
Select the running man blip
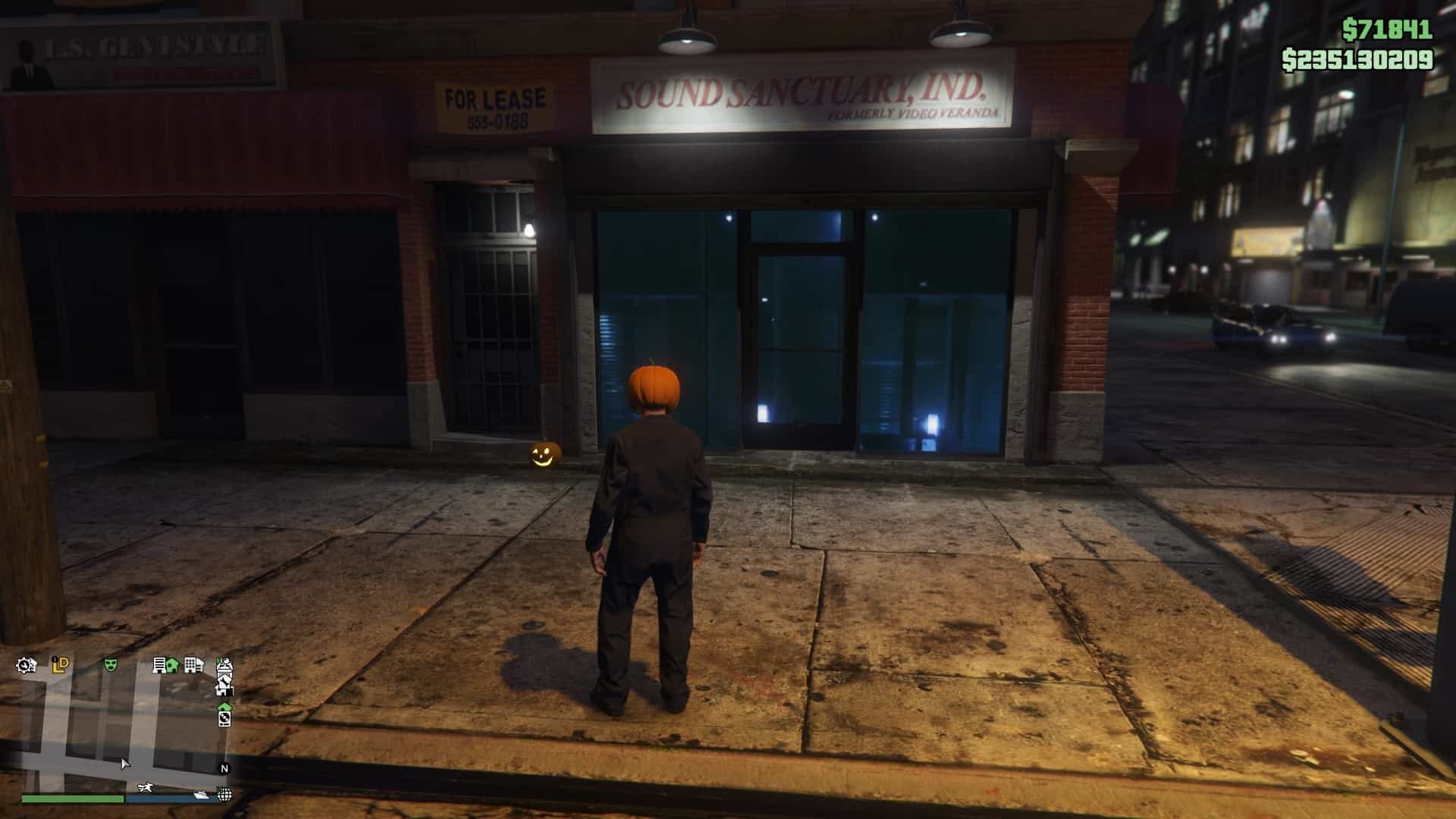click(146, 787)
